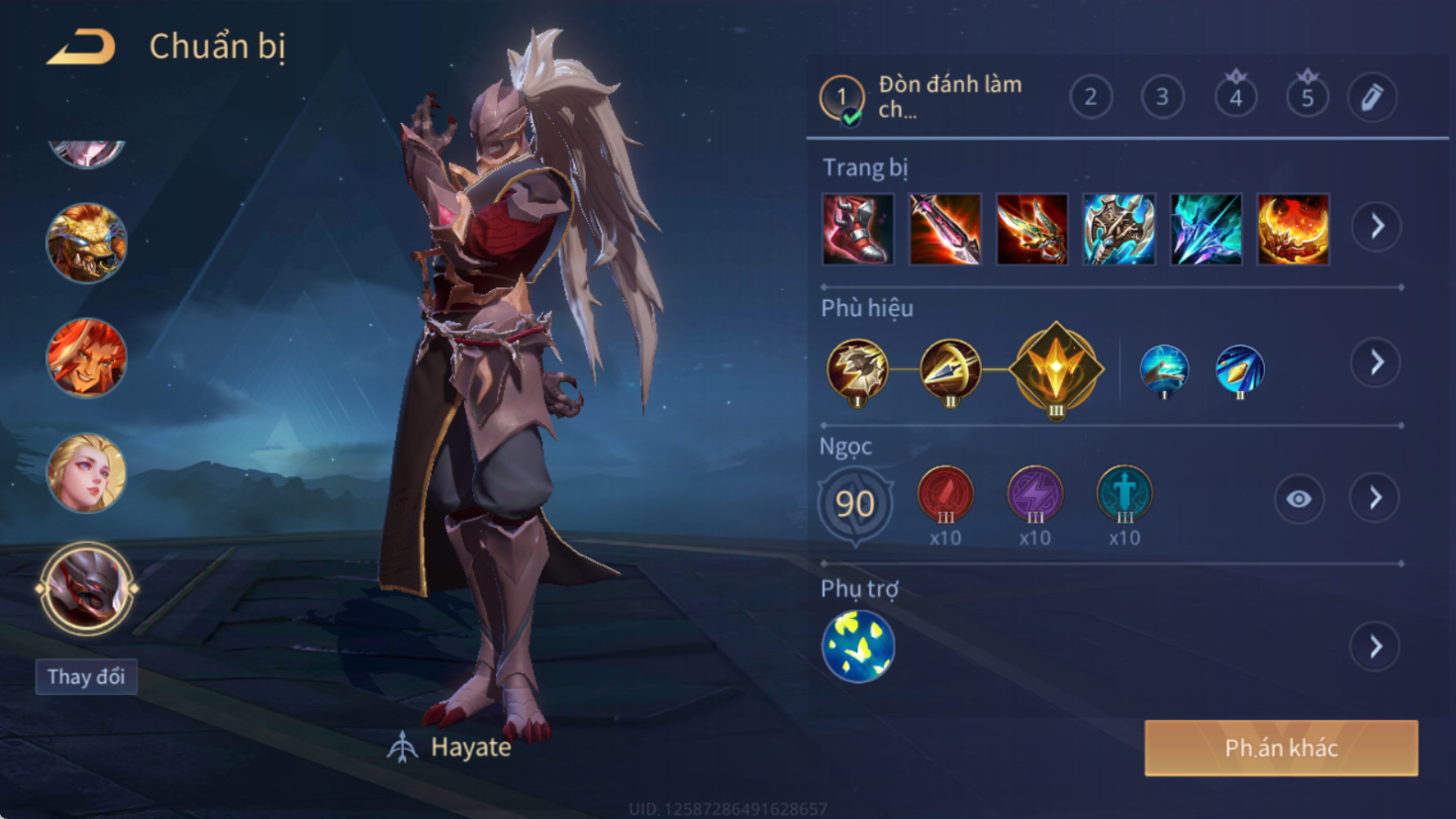Open the Phụ trợ section arrow
The height and width of the screenshot is (819, 1456).
coord(1375,647)
